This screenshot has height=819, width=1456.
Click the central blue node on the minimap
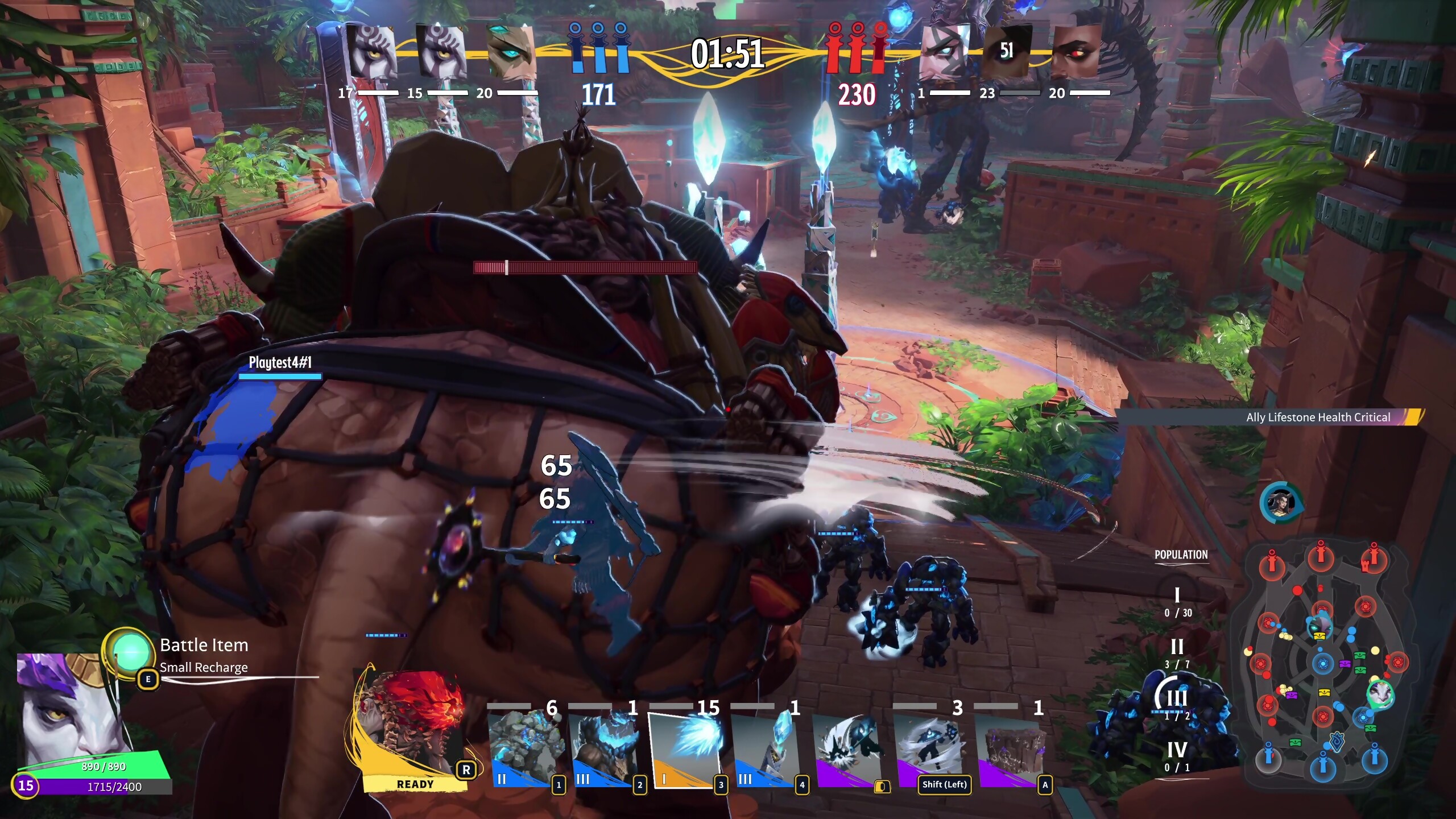tap(1323, 663)
